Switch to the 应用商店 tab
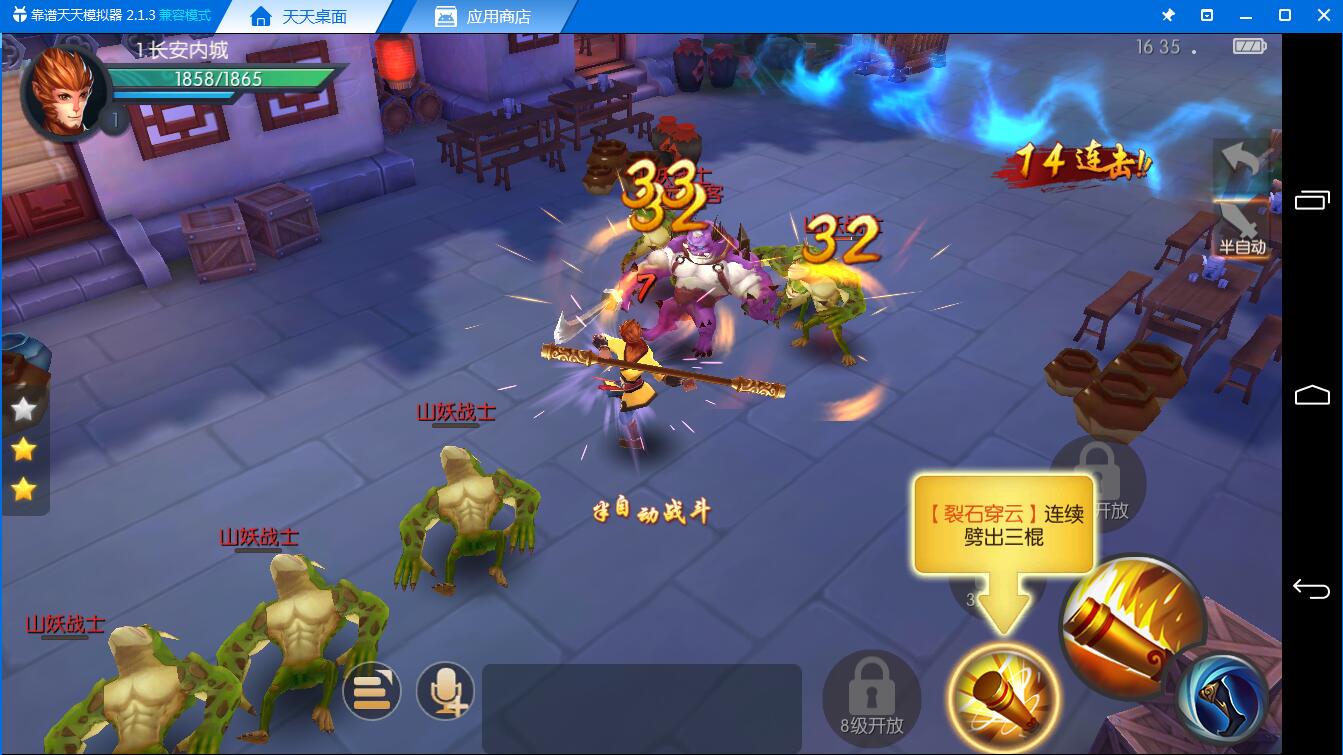 point(484,17)
